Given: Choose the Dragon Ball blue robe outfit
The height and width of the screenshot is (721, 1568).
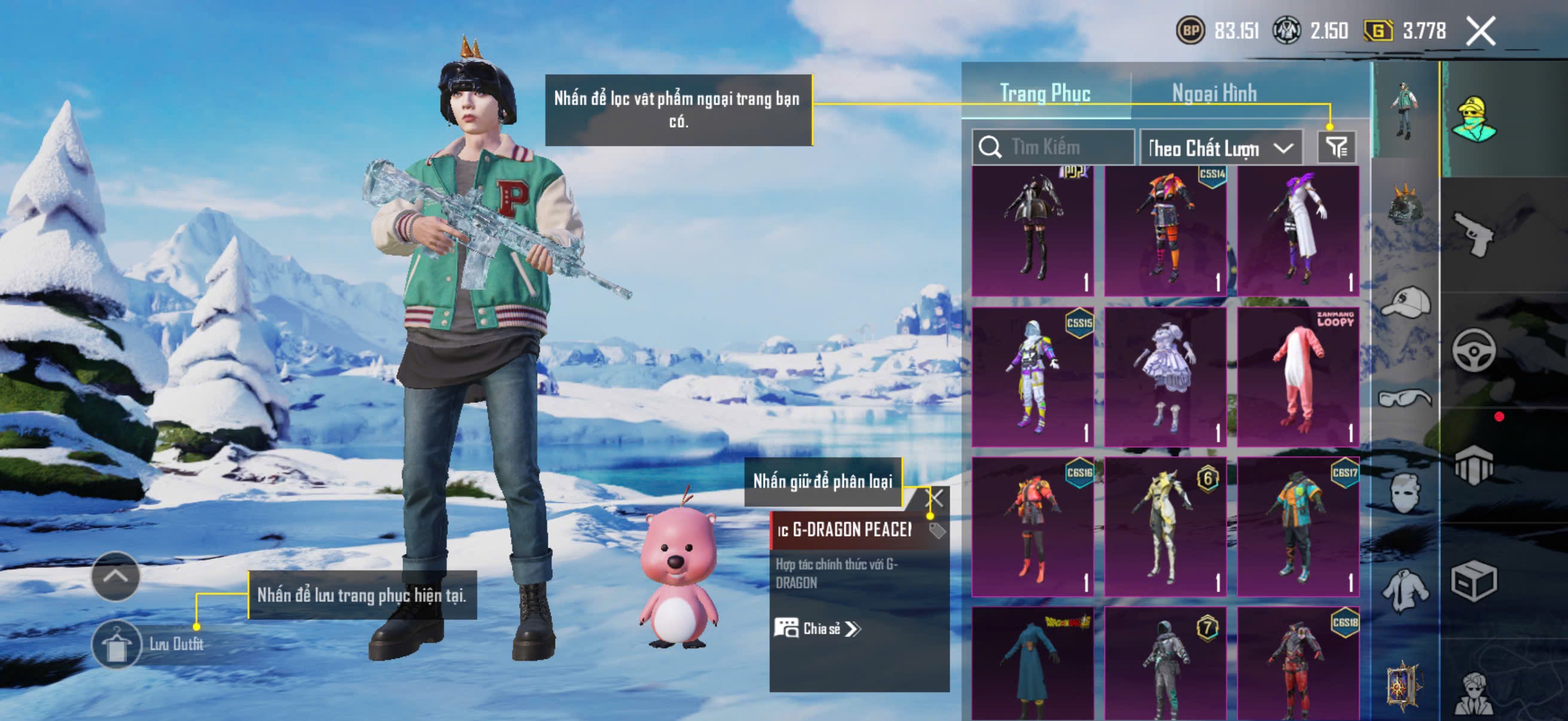Looking at the screenshot, I should pyautogui.click(x=1032, y=664).
